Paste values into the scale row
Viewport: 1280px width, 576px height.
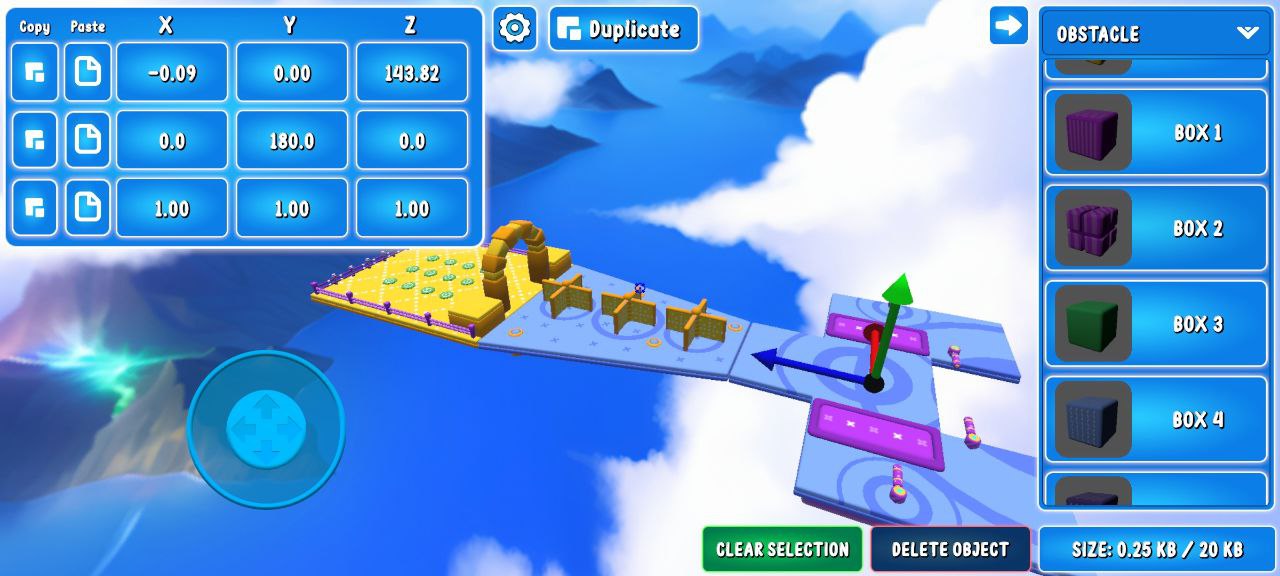tap(88, 208)
